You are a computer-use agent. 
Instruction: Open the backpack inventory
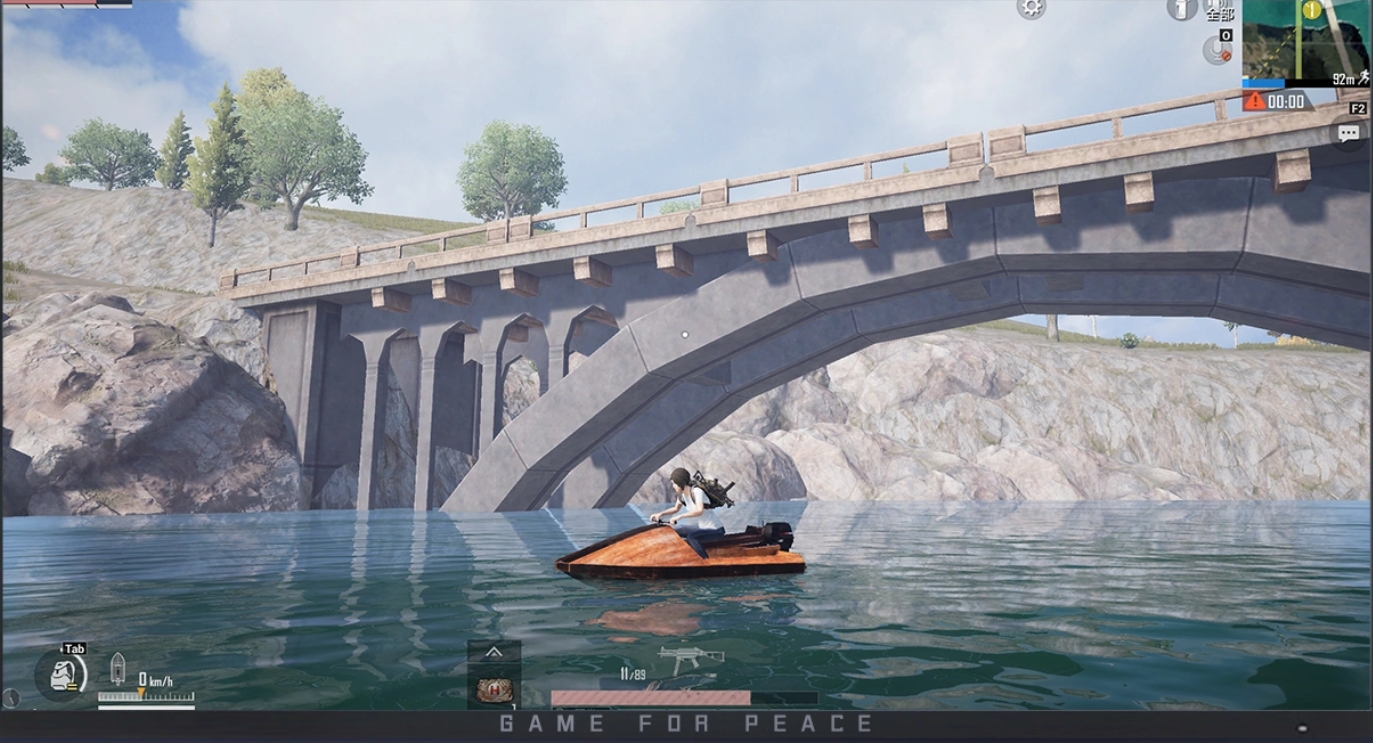coord(66,675)
